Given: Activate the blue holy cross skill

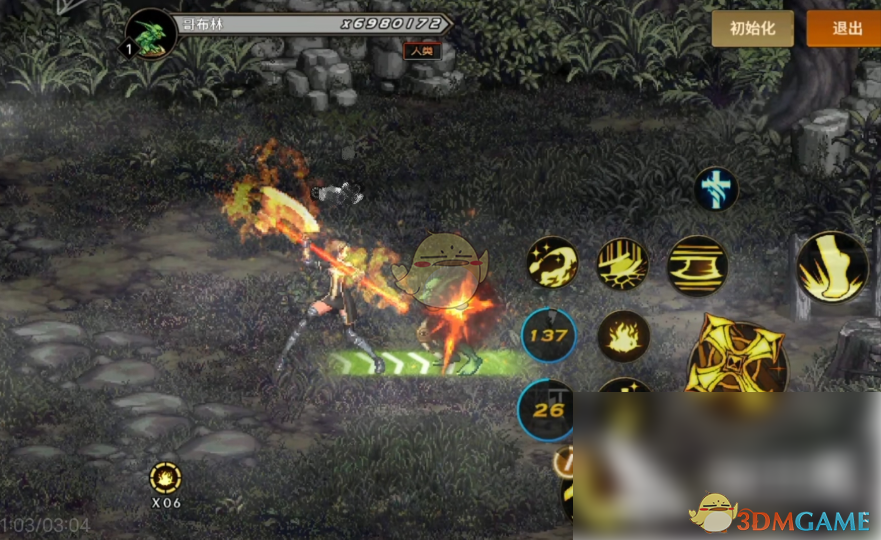Looking at the screenshot, I should point(717,189).
